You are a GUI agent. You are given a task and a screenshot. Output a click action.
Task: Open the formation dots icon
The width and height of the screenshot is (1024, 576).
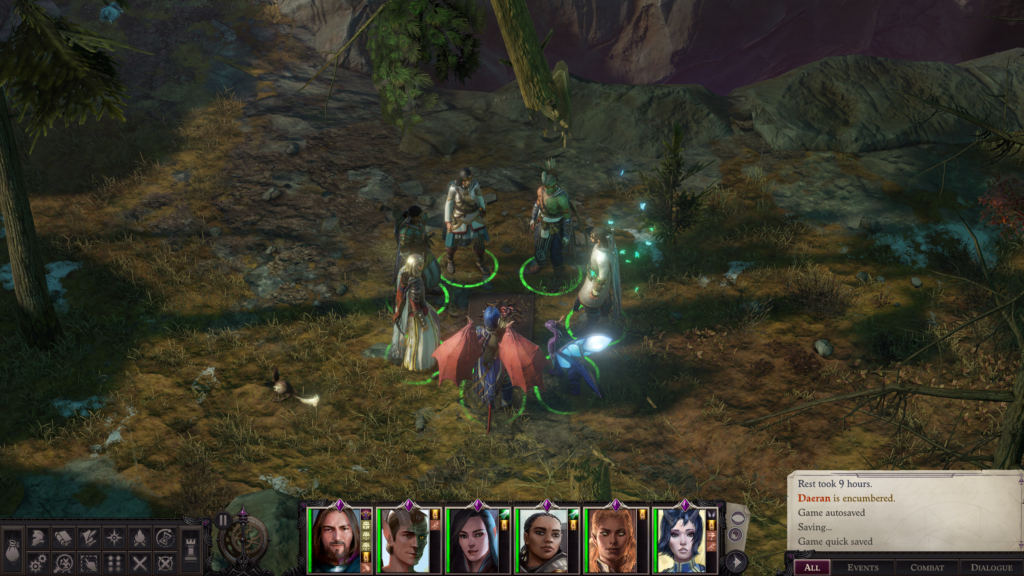114,563
